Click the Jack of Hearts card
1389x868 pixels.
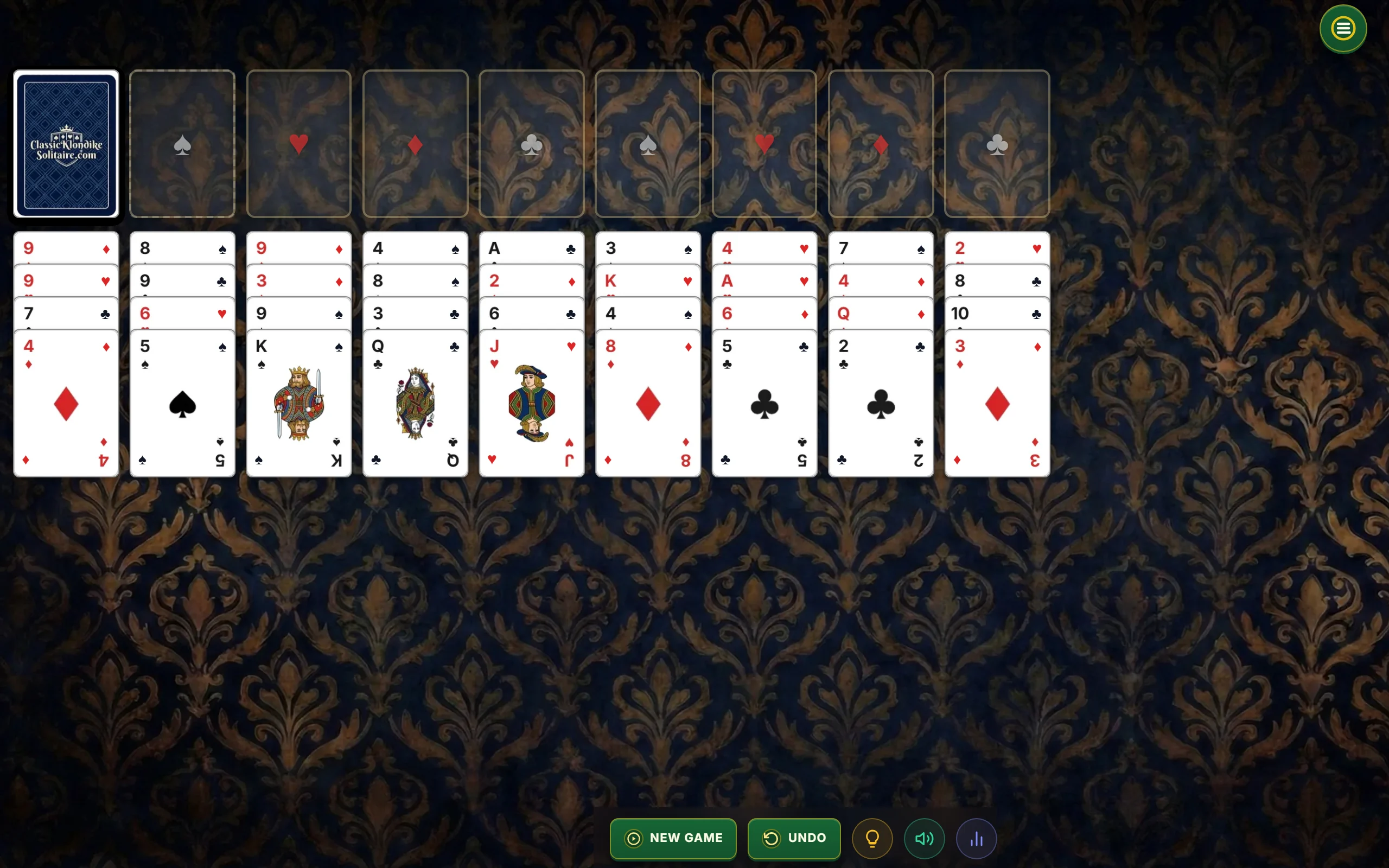tap(531, 402)
